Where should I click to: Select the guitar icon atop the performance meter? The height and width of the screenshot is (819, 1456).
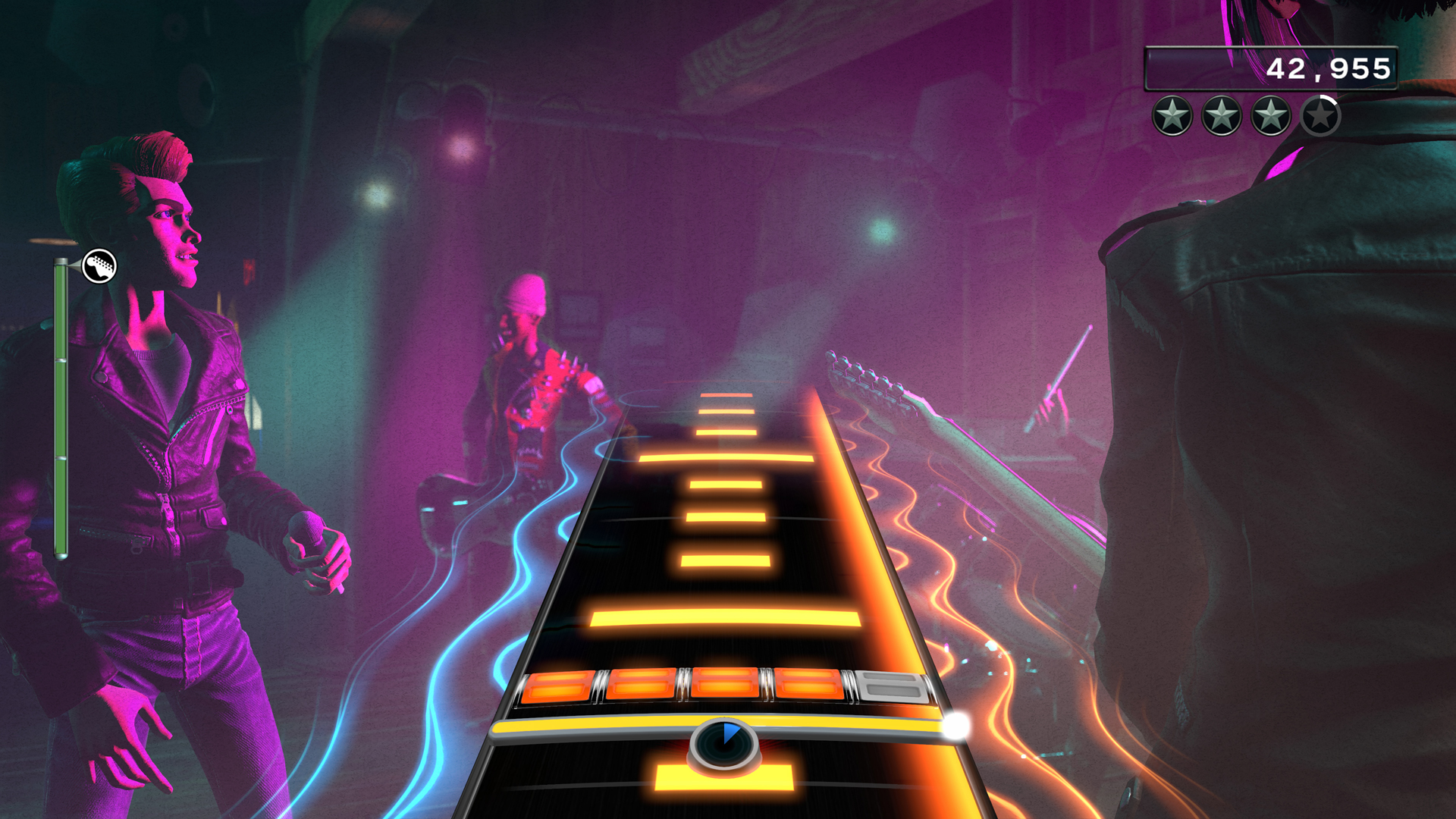tap(99, 267)
